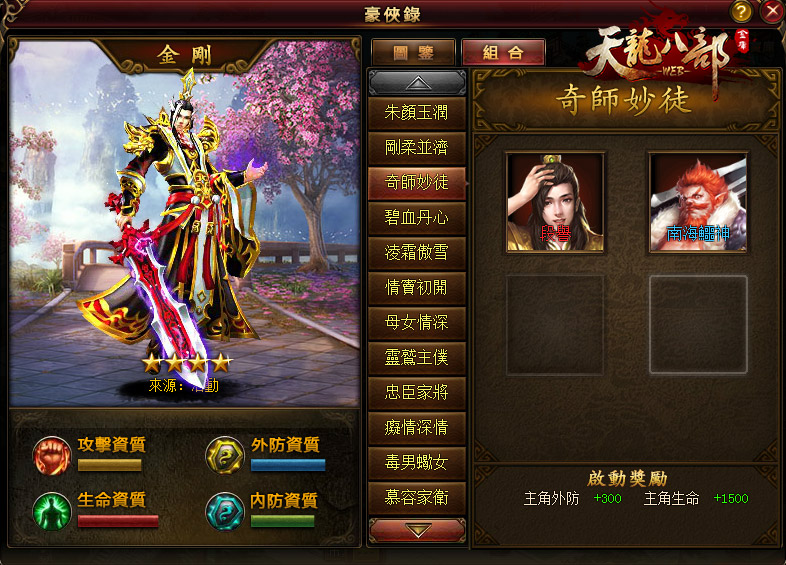This screenshot has width=786, height=565.
Task: Select the 段譽 hero portrait
Action: point(555,201)
